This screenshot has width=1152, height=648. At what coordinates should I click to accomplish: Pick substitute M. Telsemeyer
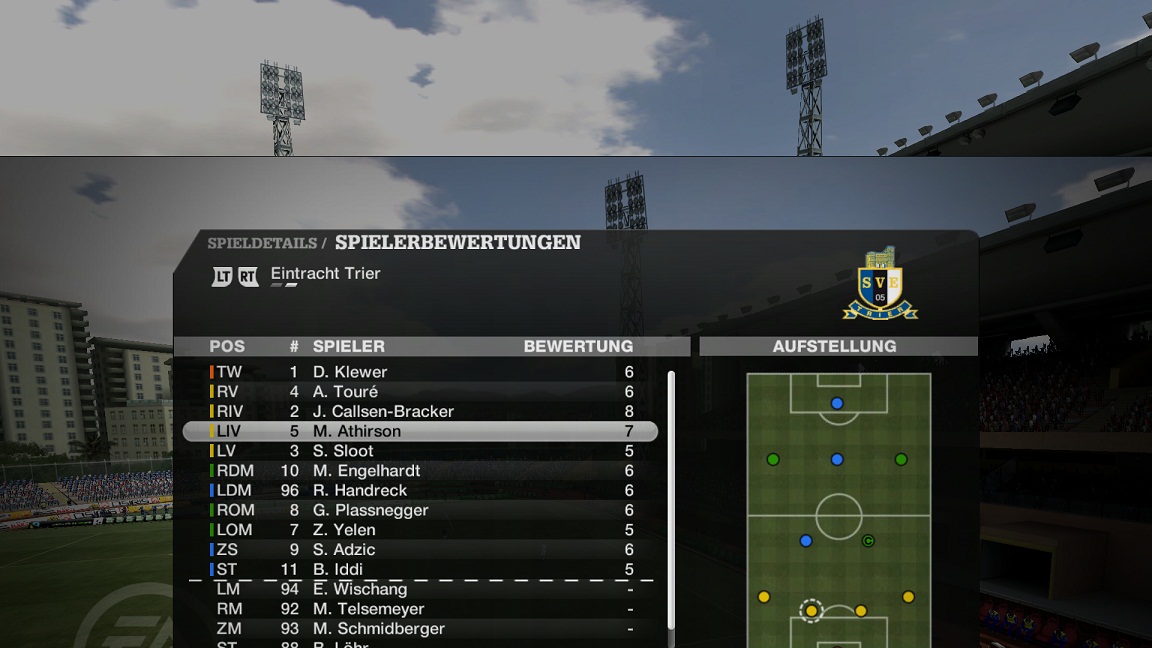click(x=420, y=609)
